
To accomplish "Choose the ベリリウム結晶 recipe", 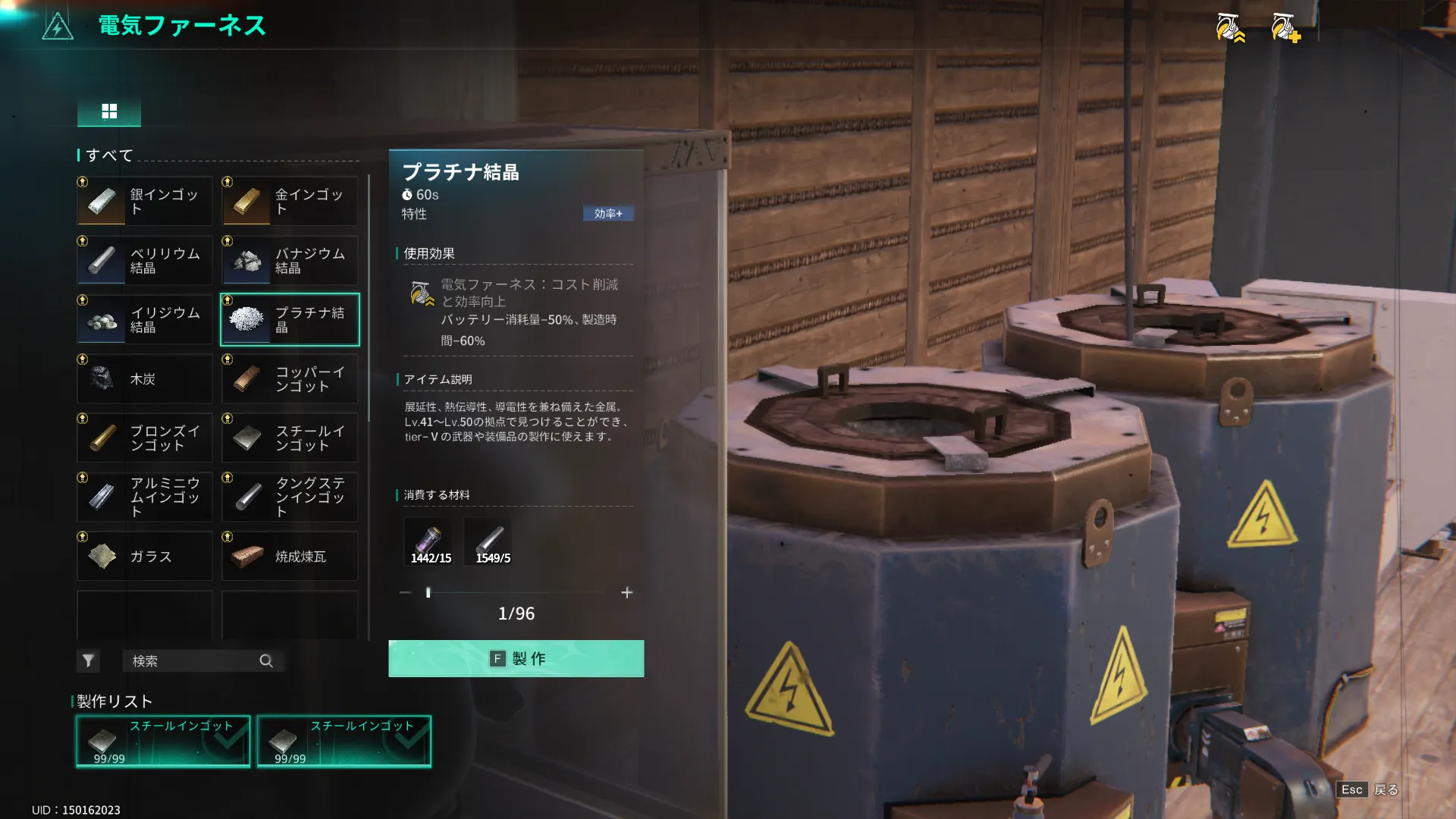I will [145, 261].
